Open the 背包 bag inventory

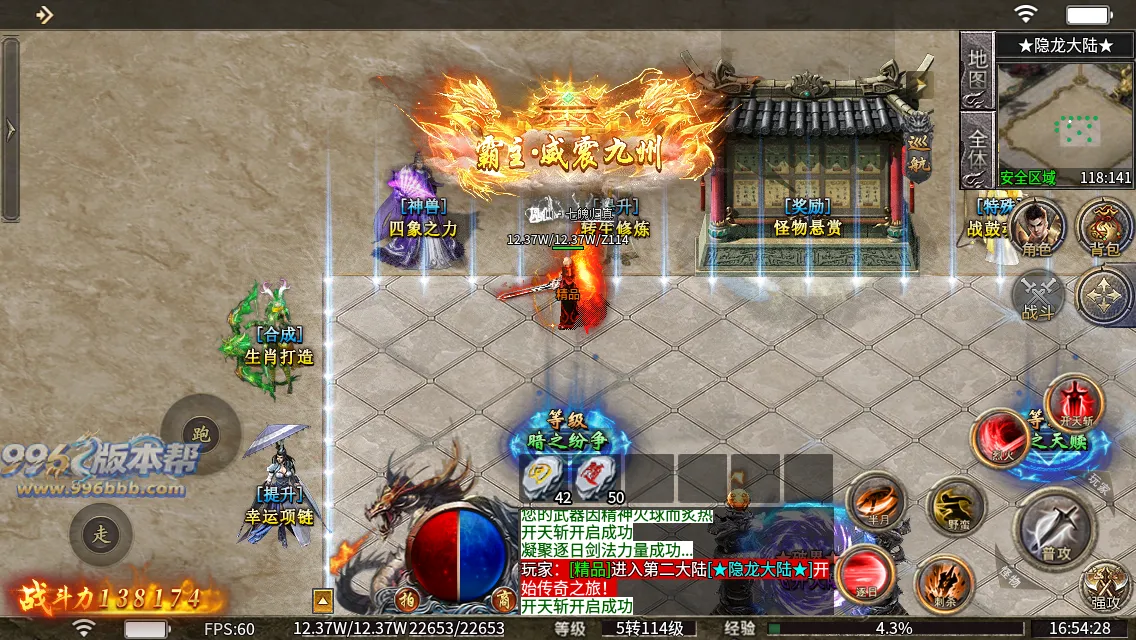(1104, 227)
